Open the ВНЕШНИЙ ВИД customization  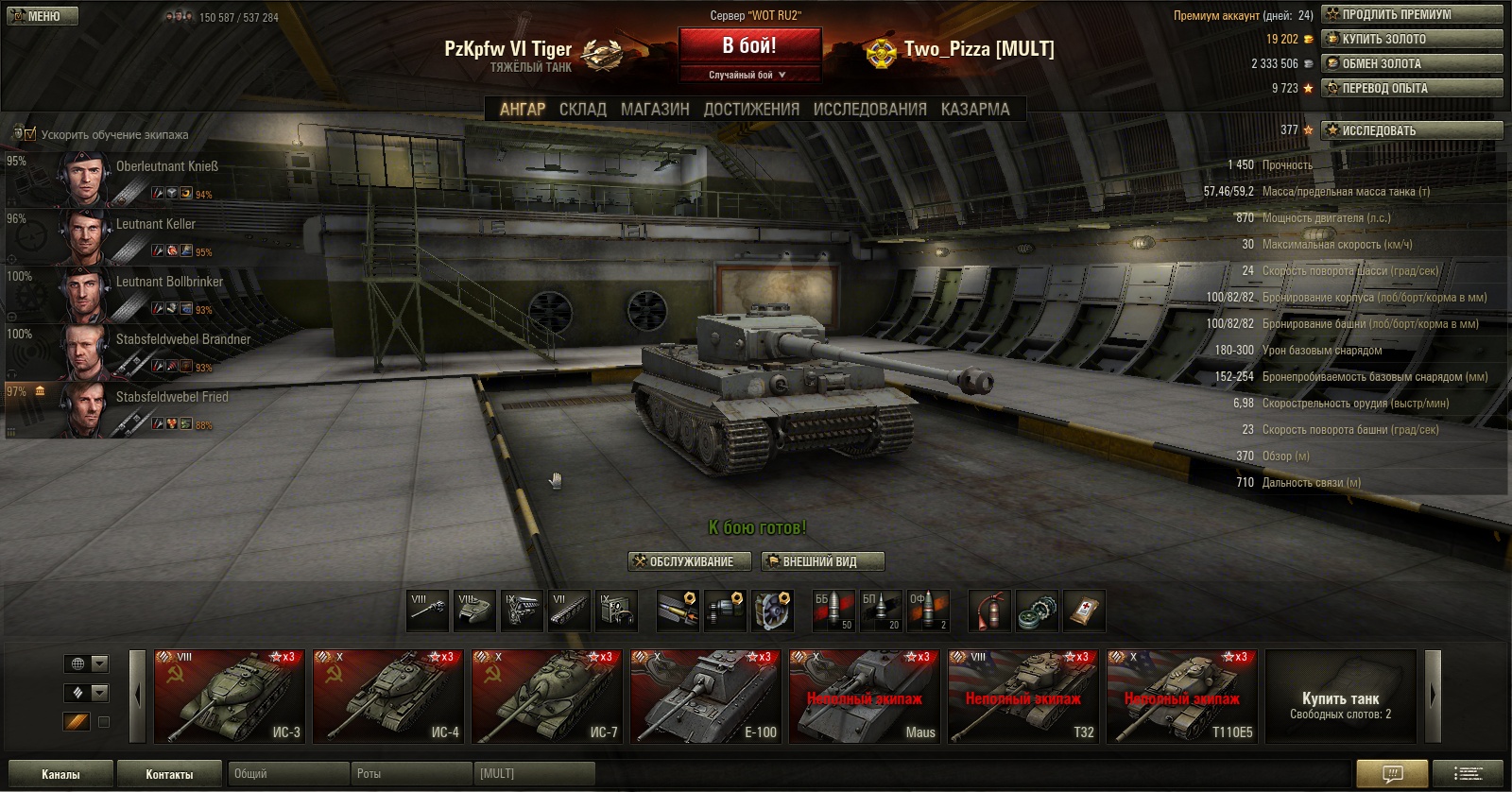click(822, 561)
